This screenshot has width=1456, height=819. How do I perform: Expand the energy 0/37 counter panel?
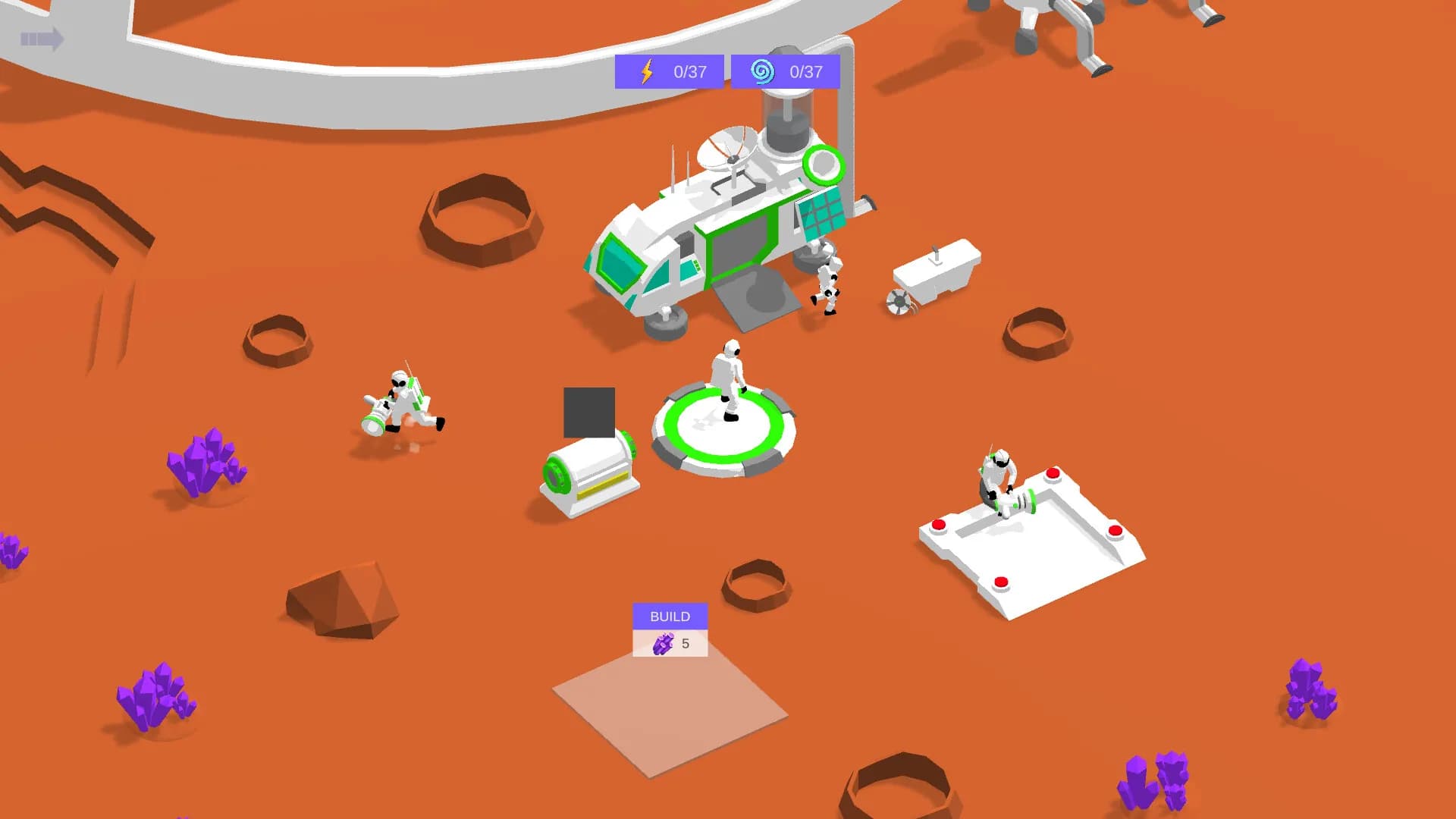[669, 71]
